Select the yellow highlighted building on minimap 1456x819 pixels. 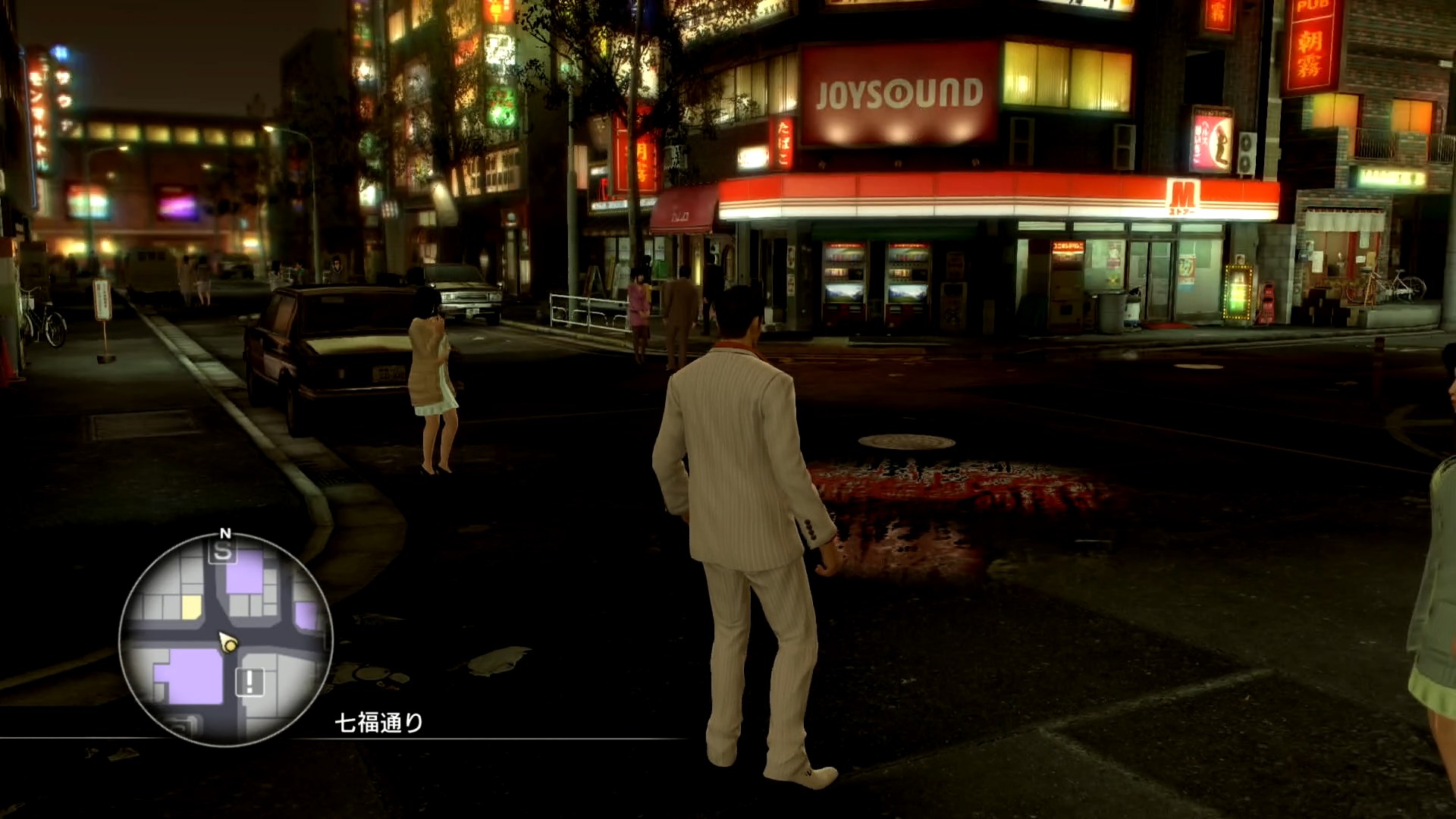point(191,606)
